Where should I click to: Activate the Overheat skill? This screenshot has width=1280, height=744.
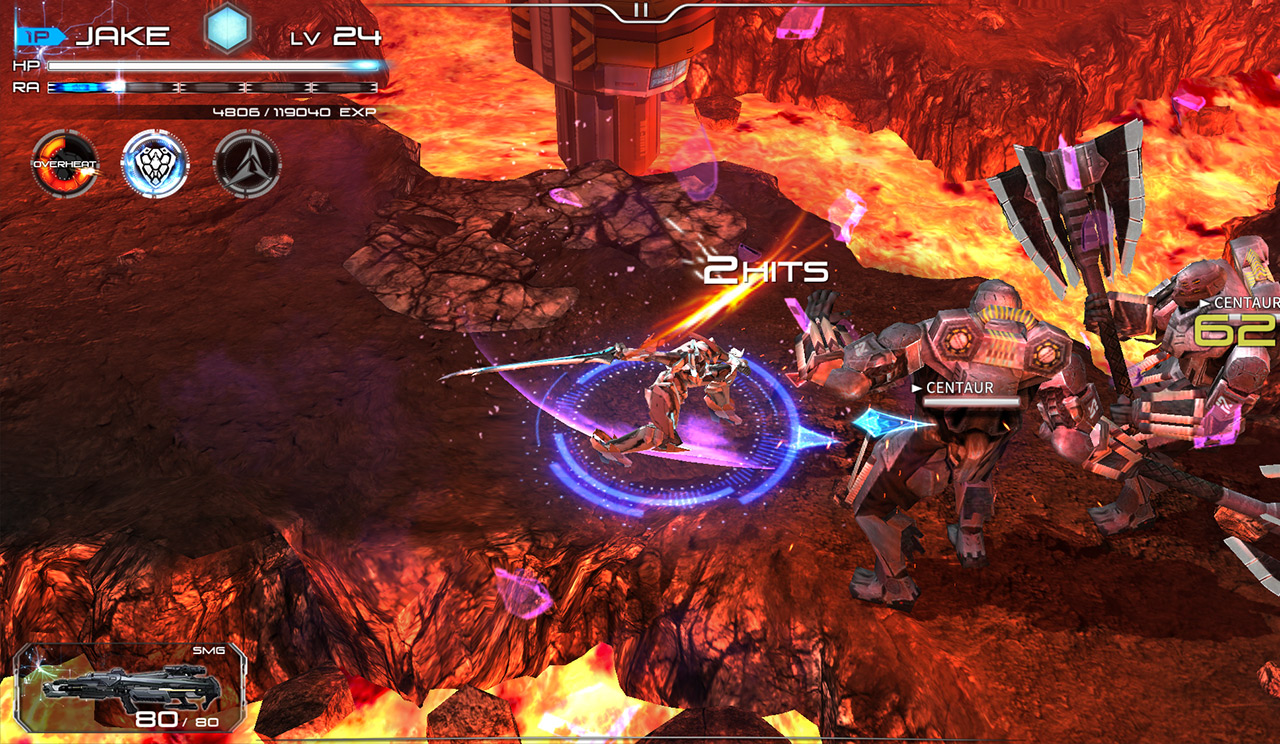(x=64, y=164)
